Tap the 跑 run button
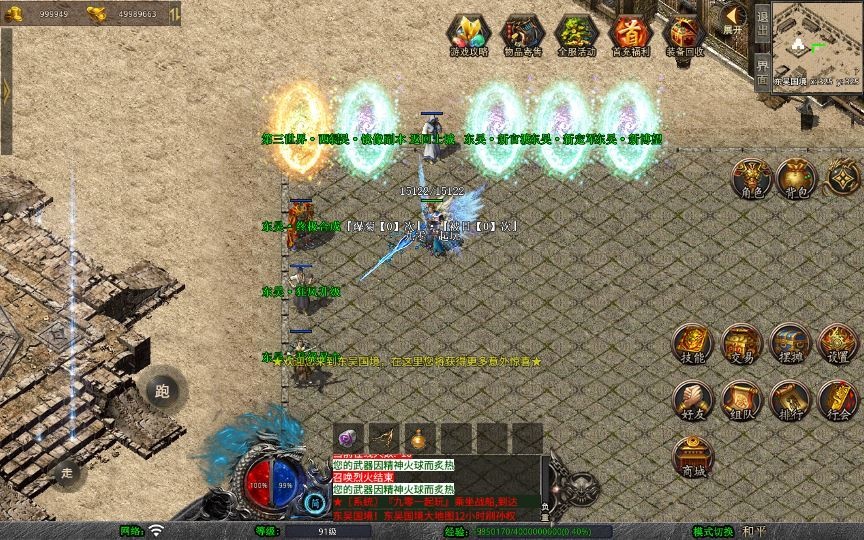The width and height of the screenshot is (864, 540). (162, 391)
